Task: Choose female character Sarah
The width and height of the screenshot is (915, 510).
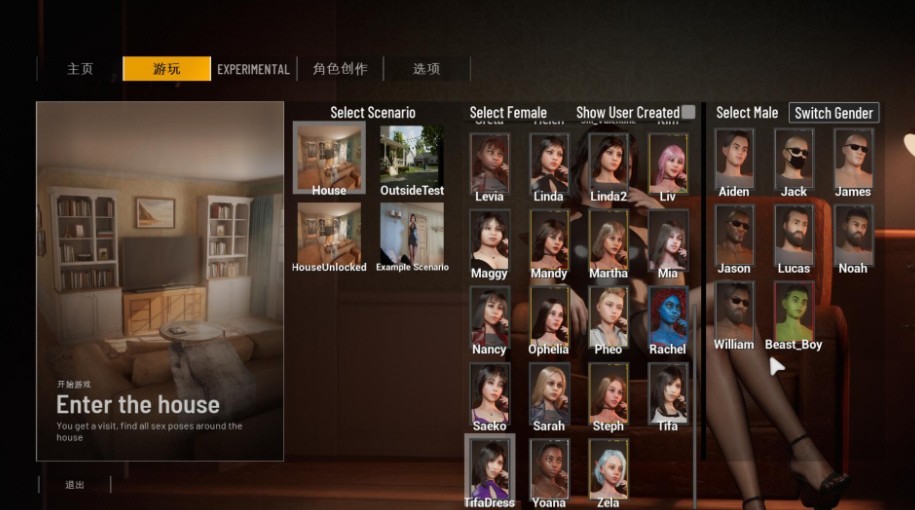Action: point(548,393)
